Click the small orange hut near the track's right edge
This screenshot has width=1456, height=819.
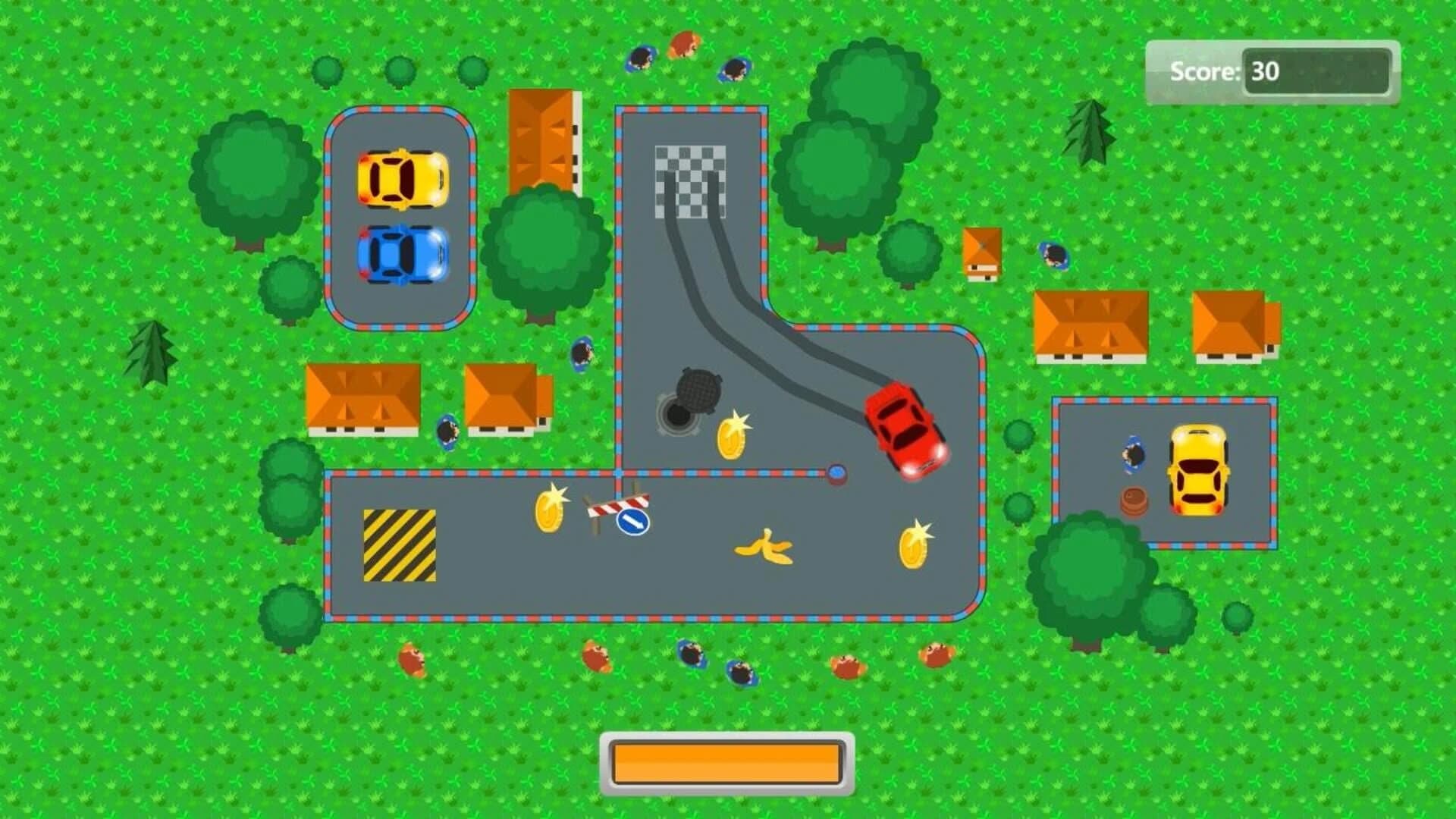click(984, 254)
